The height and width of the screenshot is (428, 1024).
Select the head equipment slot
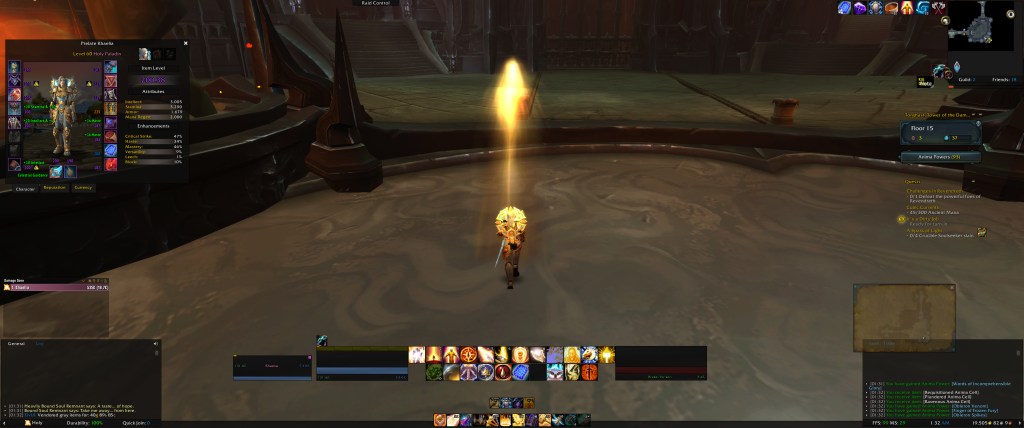(14, 67)
